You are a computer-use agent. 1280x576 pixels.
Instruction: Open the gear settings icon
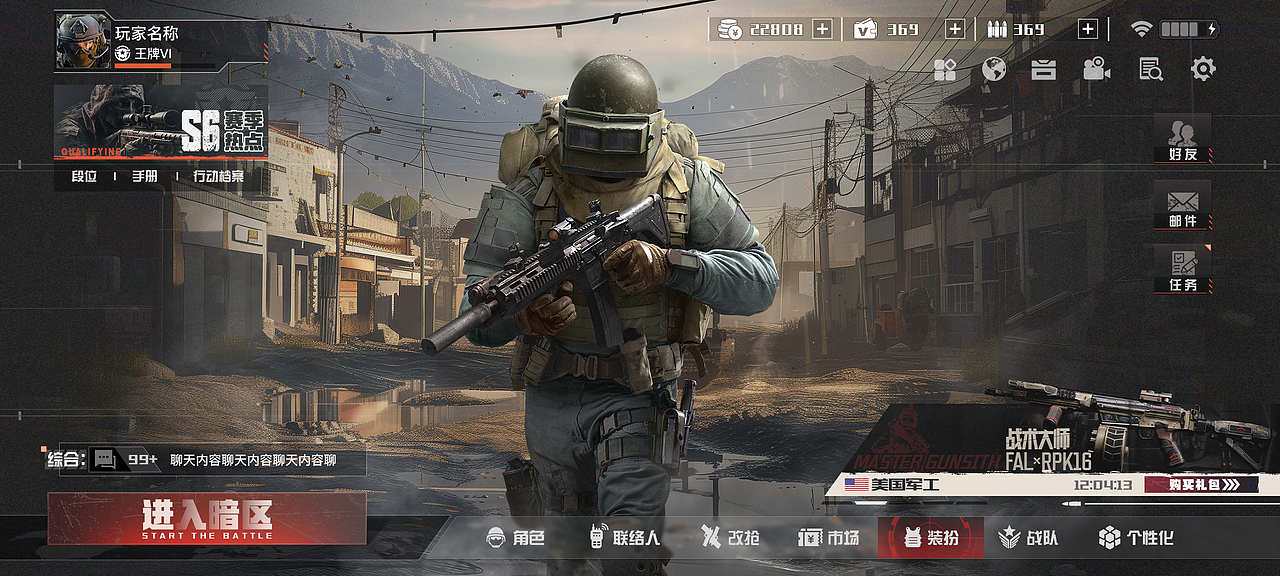click(x=1203, y=69)
